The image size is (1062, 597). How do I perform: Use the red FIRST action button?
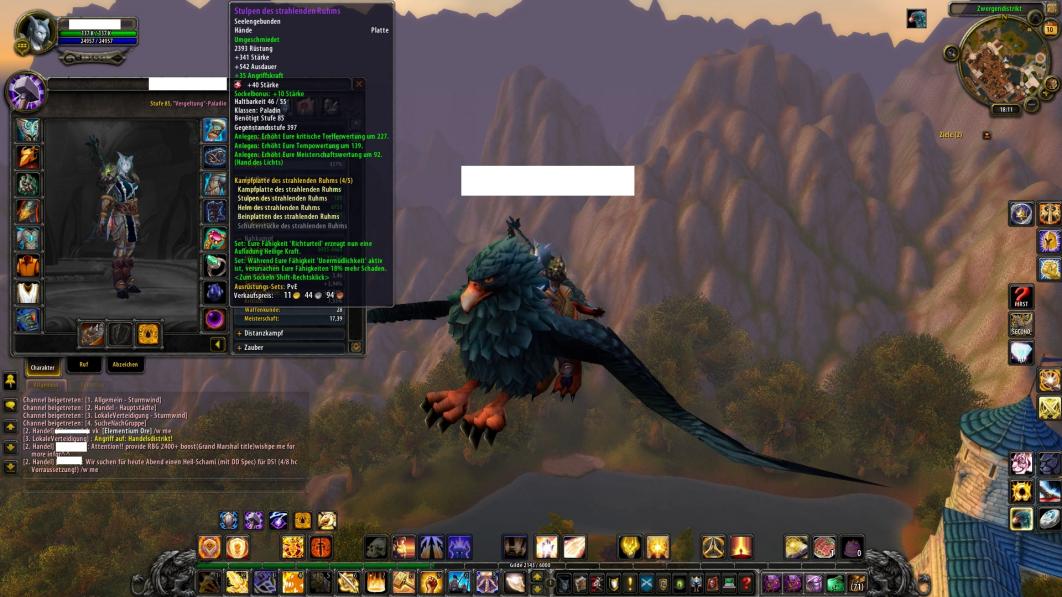tap(1020, 297)
